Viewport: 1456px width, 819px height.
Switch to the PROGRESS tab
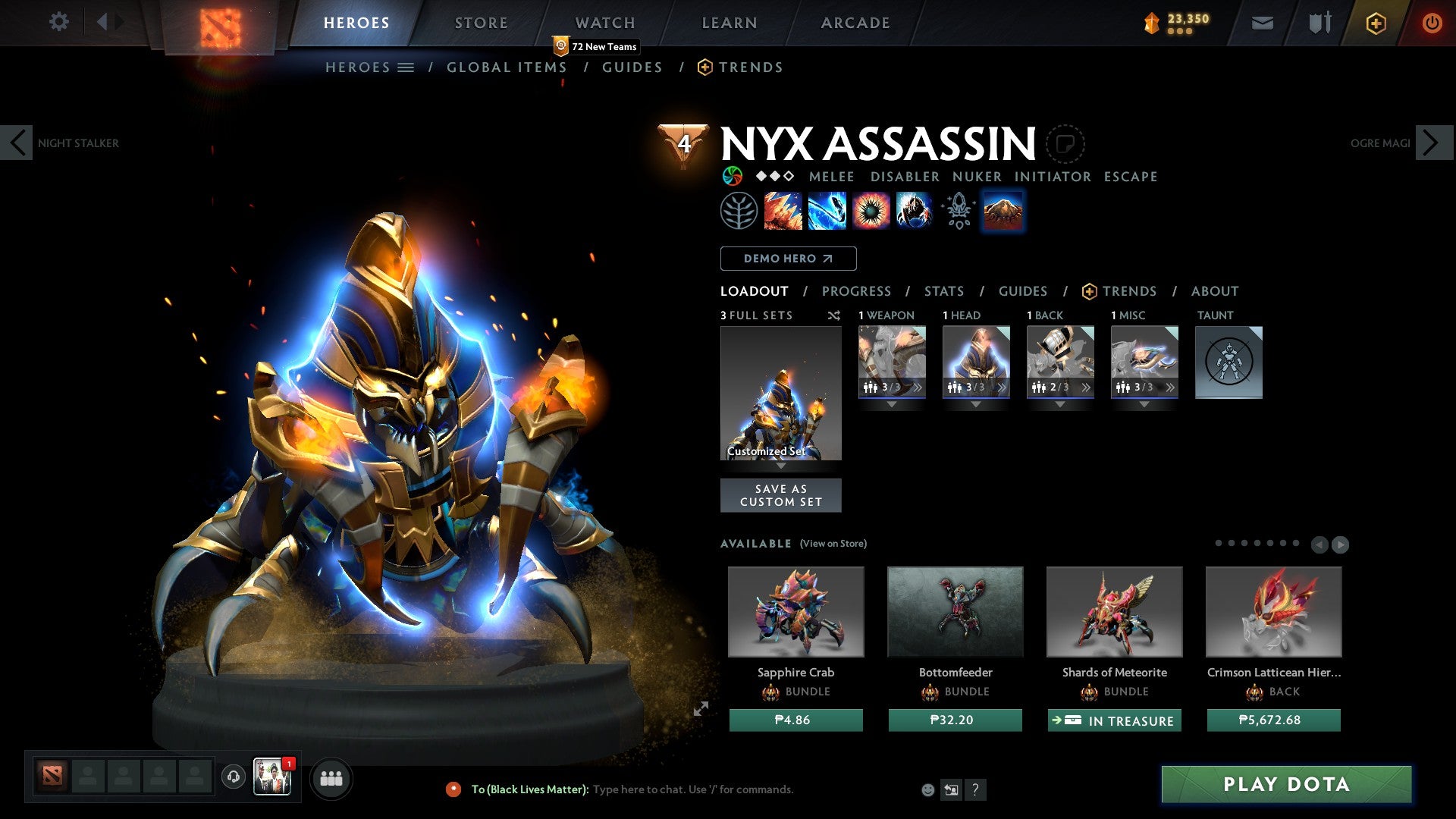(x=857, y=291)
